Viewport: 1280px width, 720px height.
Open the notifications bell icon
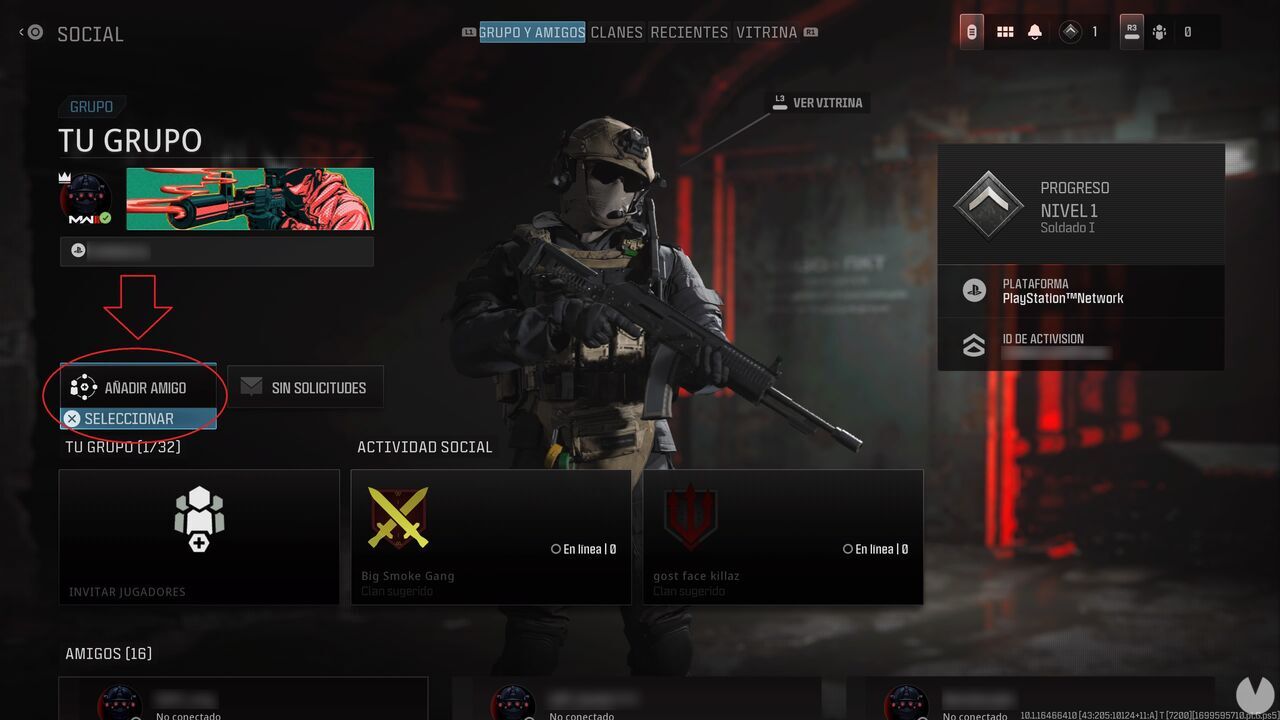(x=1034, y=31)
